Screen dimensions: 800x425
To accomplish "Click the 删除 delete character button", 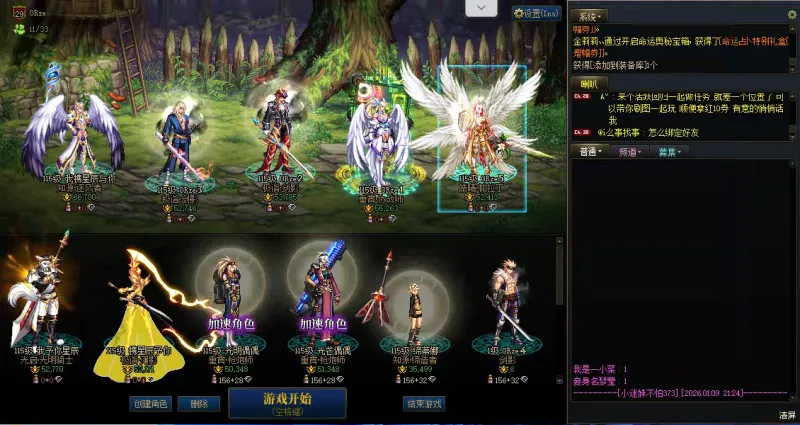I will click(x=199, y=404).
